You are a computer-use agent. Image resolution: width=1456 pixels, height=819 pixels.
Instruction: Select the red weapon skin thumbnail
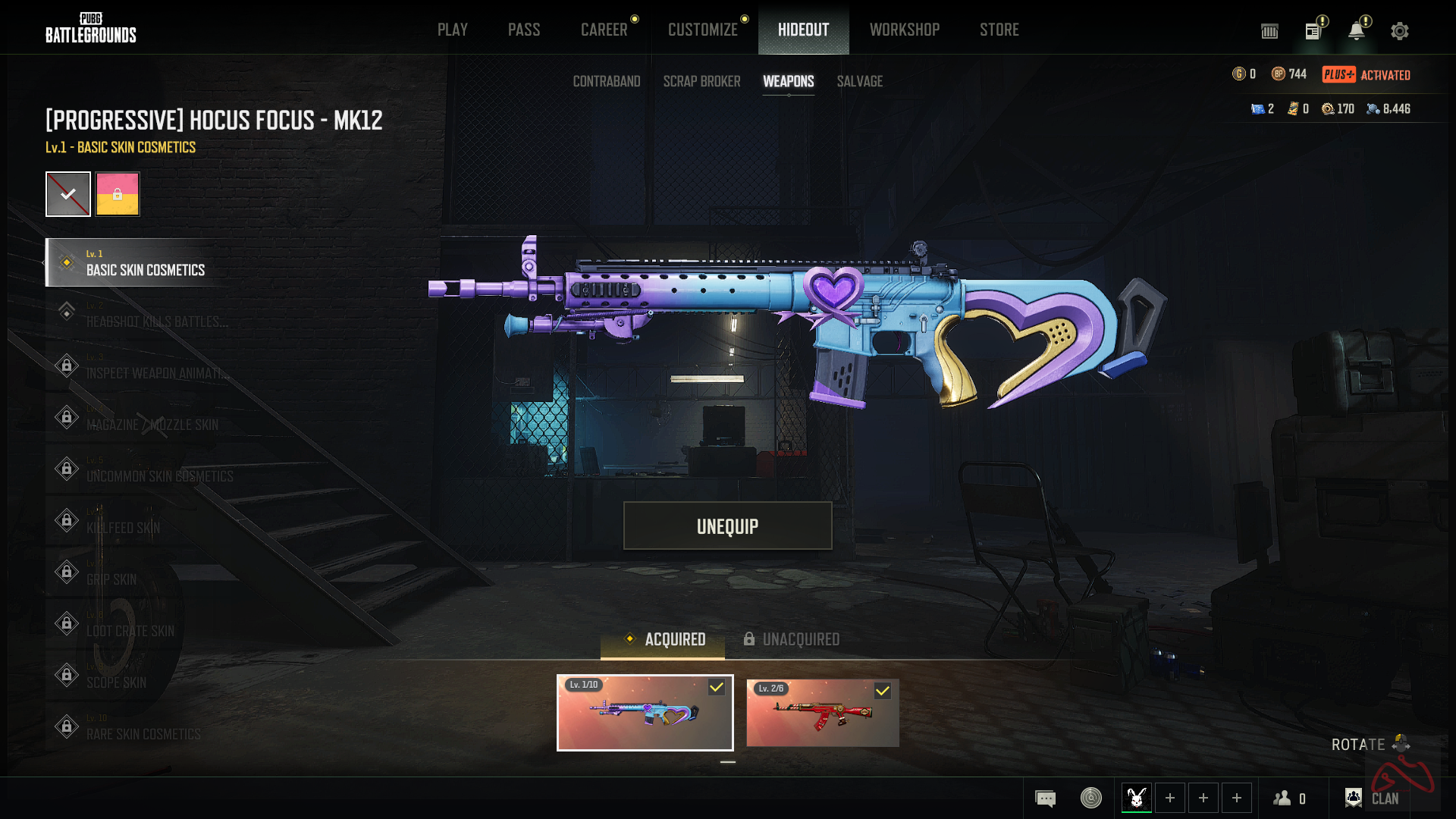point(822,713)
